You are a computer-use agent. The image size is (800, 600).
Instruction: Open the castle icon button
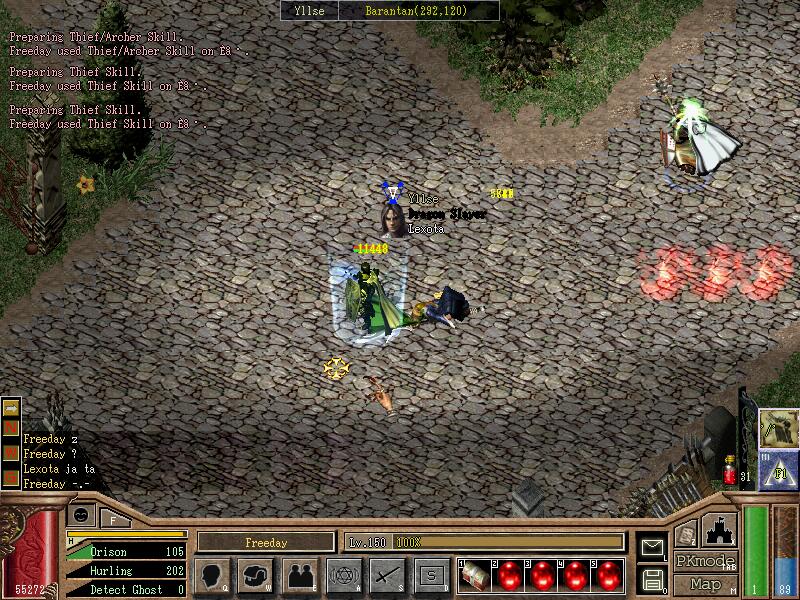click(722, 527)
